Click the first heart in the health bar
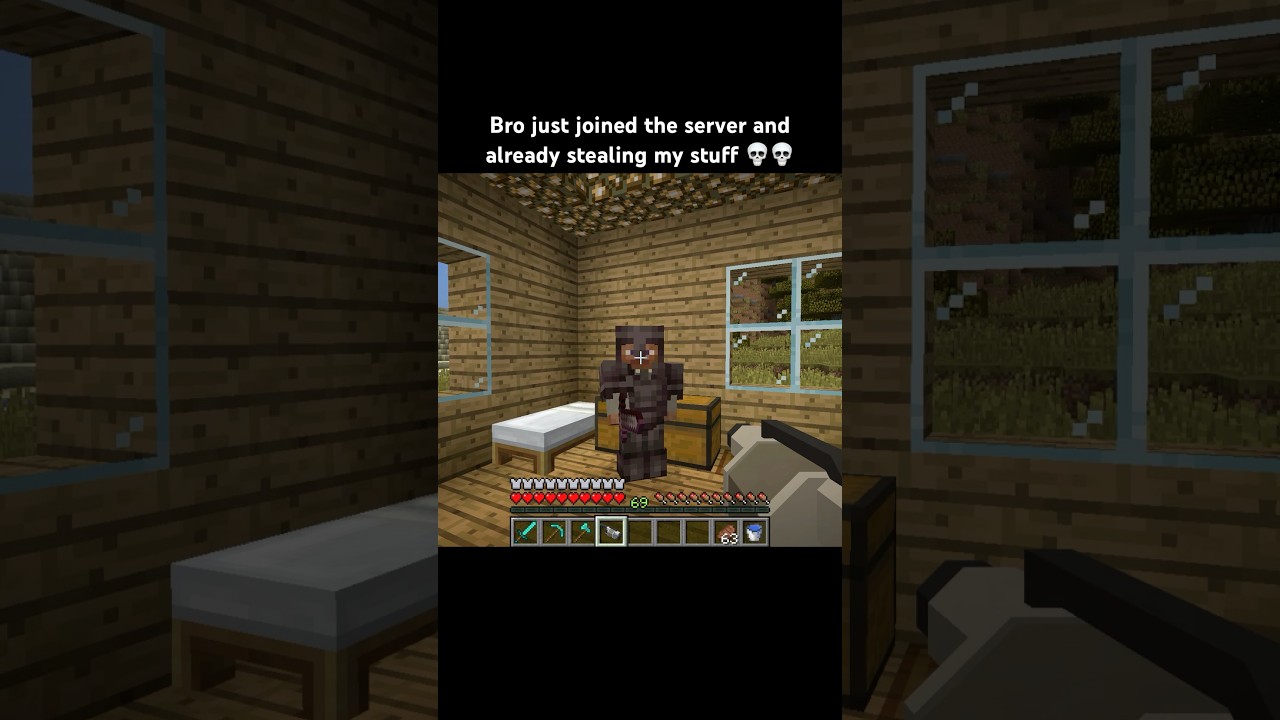The image size is (1280, 720). coord(515,497)
